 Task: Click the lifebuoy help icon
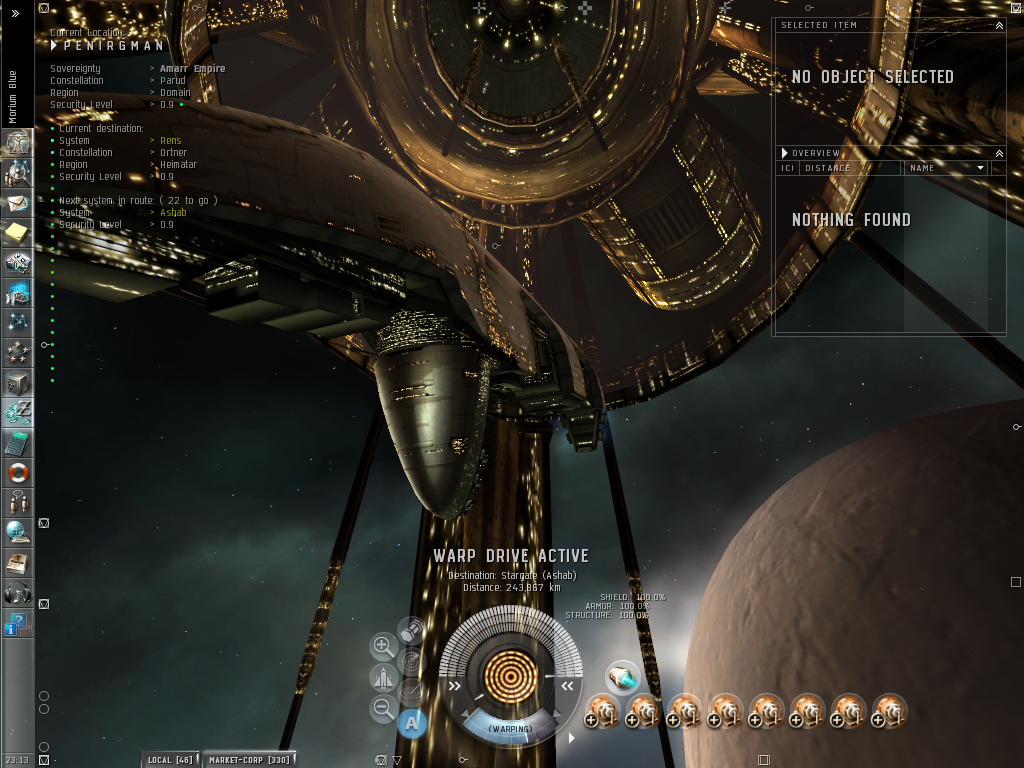(x=17, y=473)
